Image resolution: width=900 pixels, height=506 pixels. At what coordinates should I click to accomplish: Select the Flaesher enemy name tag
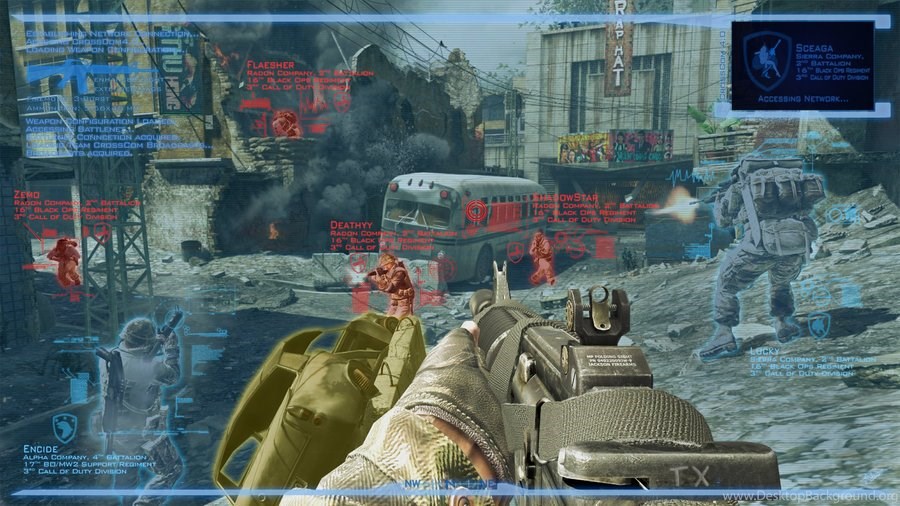tap(268, 65)
